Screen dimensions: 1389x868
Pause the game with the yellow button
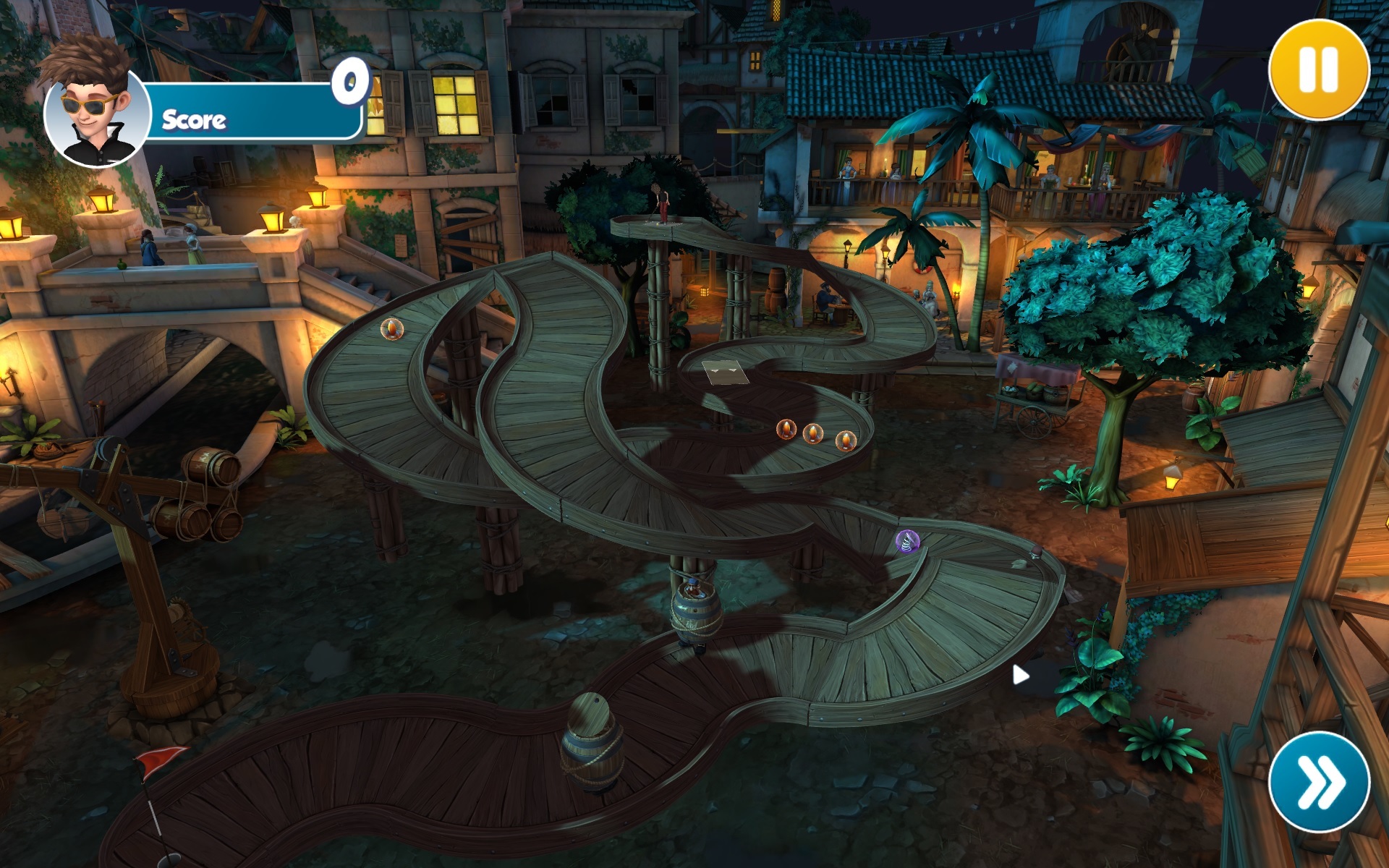[x=1319, y=69]
